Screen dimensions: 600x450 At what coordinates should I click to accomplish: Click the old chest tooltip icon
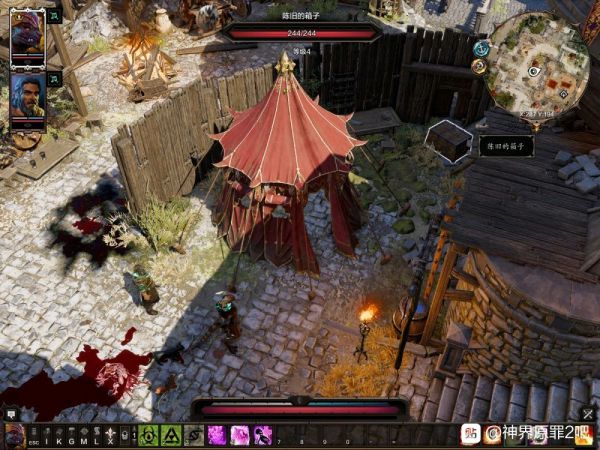[x=449, y=141]
